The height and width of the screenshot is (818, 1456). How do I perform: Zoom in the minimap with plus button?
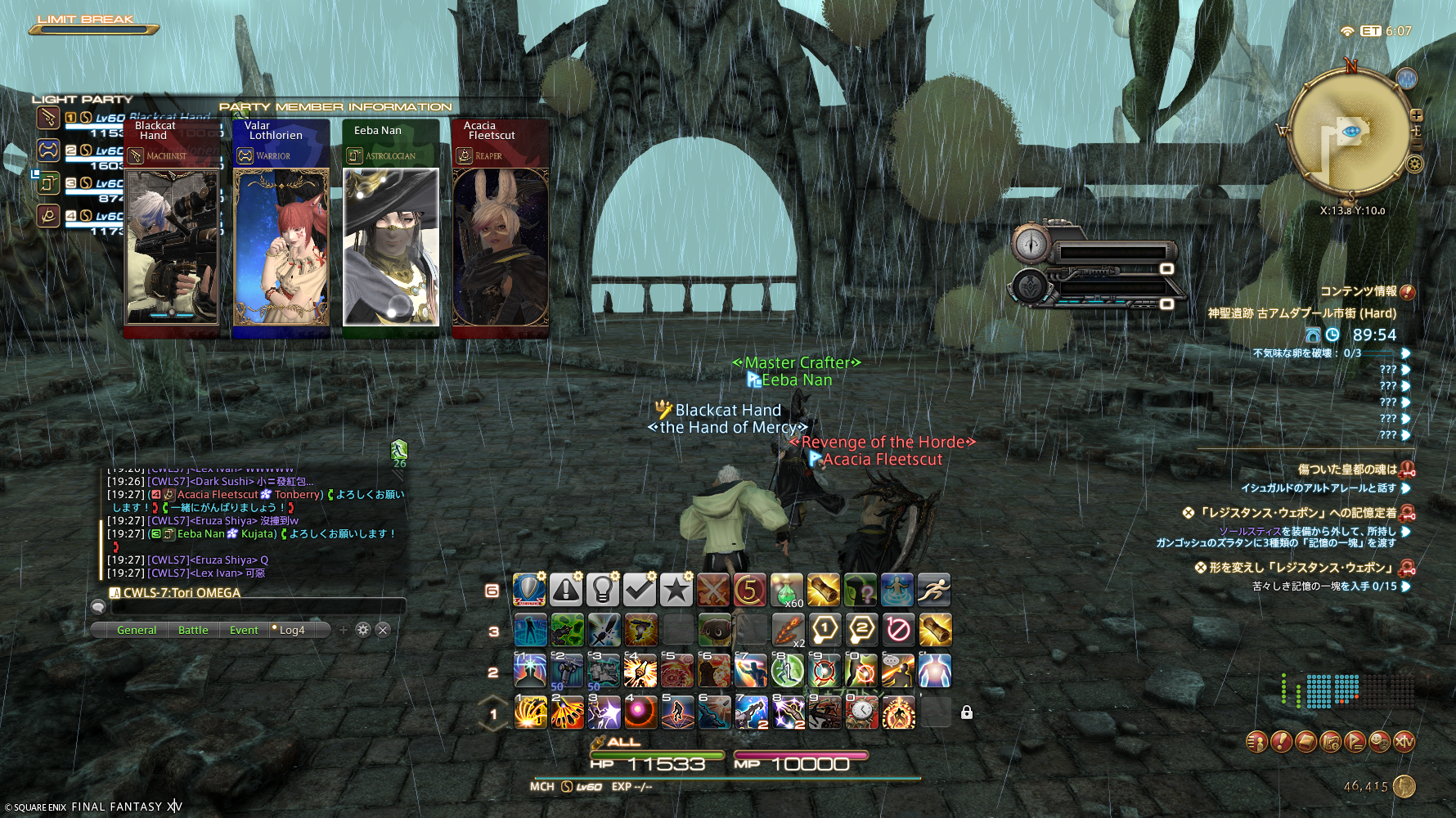pos(1417,115)
